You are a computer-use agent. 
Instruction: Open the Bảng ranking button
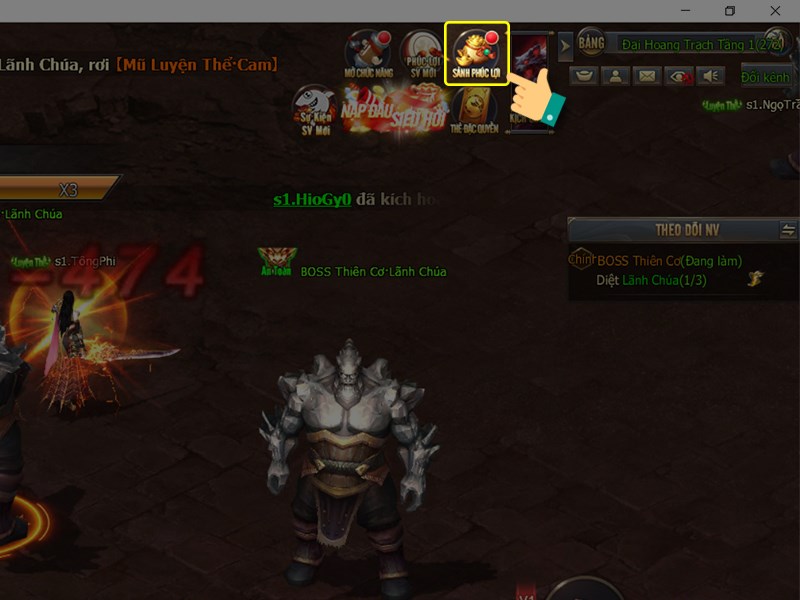[591, 44]
